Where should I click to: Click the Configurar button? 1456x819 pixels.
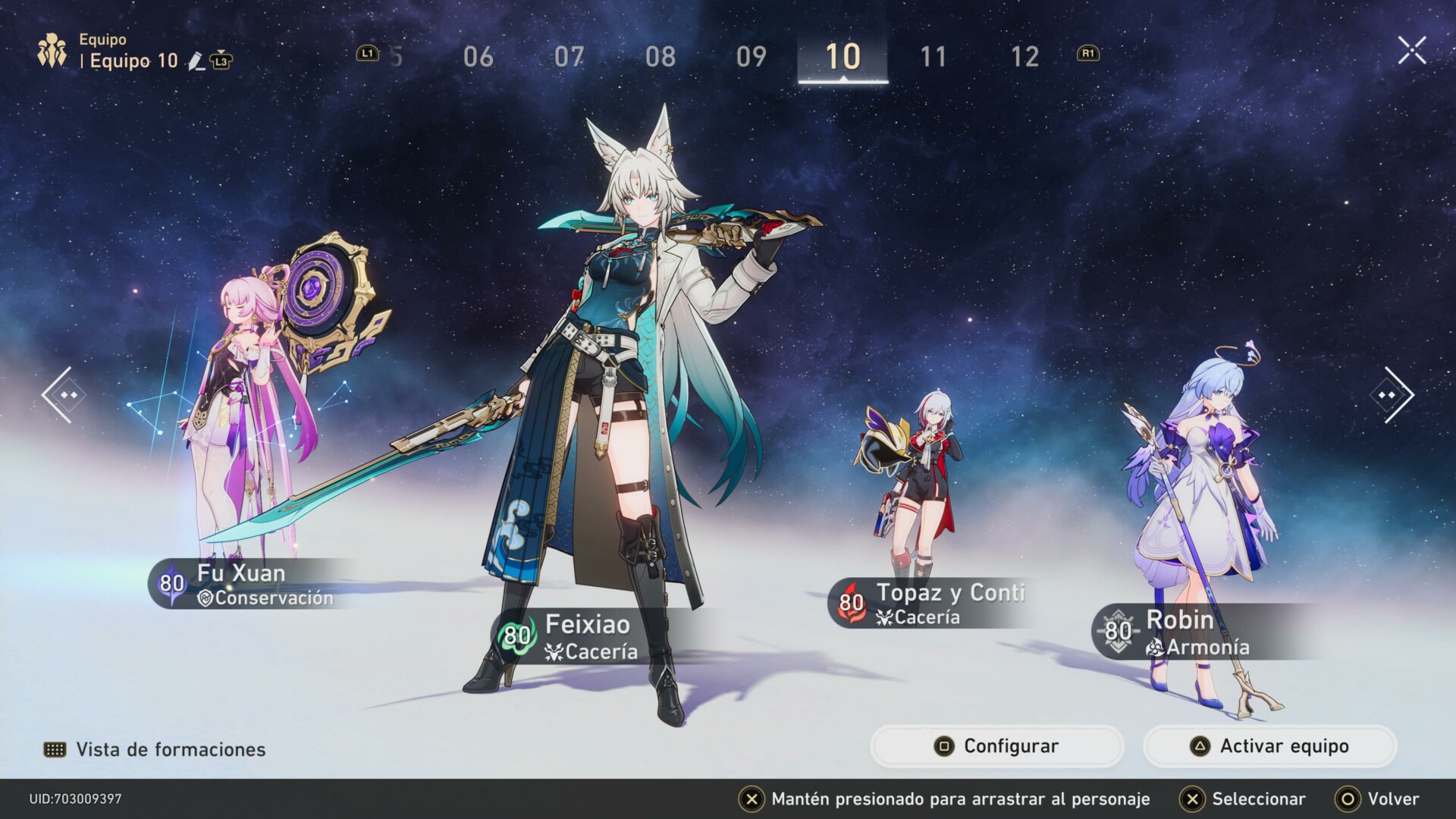click(996, 746)
